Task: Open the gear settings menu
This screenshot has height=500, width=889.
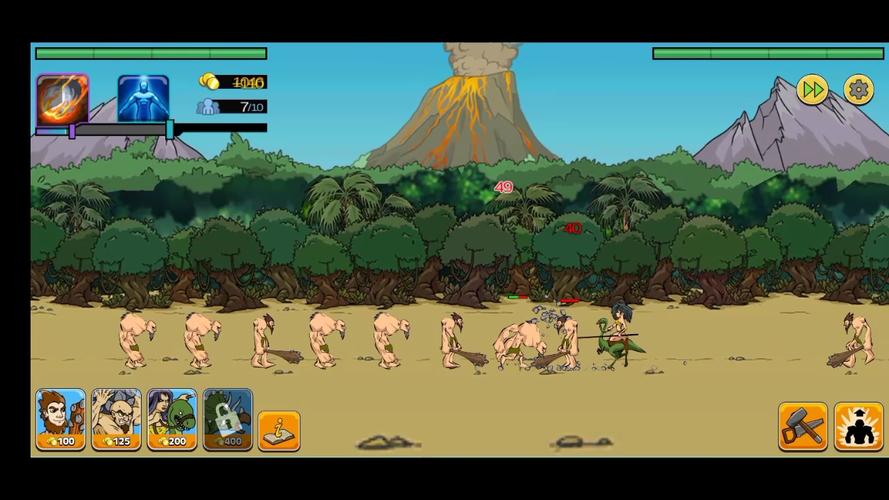Action: coord(859,90)
